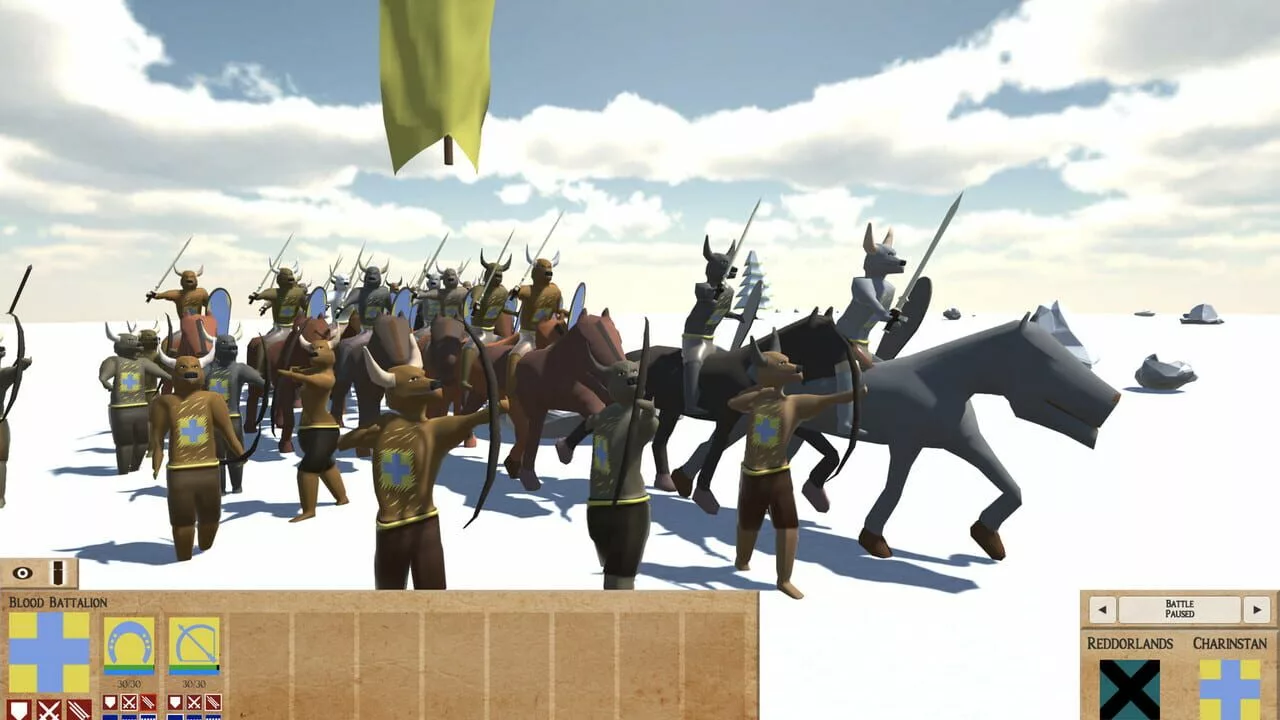Click the left arrow beside Battle Paused
Viewport: 1280px width, 720px height.
(x=1102, y=609)
